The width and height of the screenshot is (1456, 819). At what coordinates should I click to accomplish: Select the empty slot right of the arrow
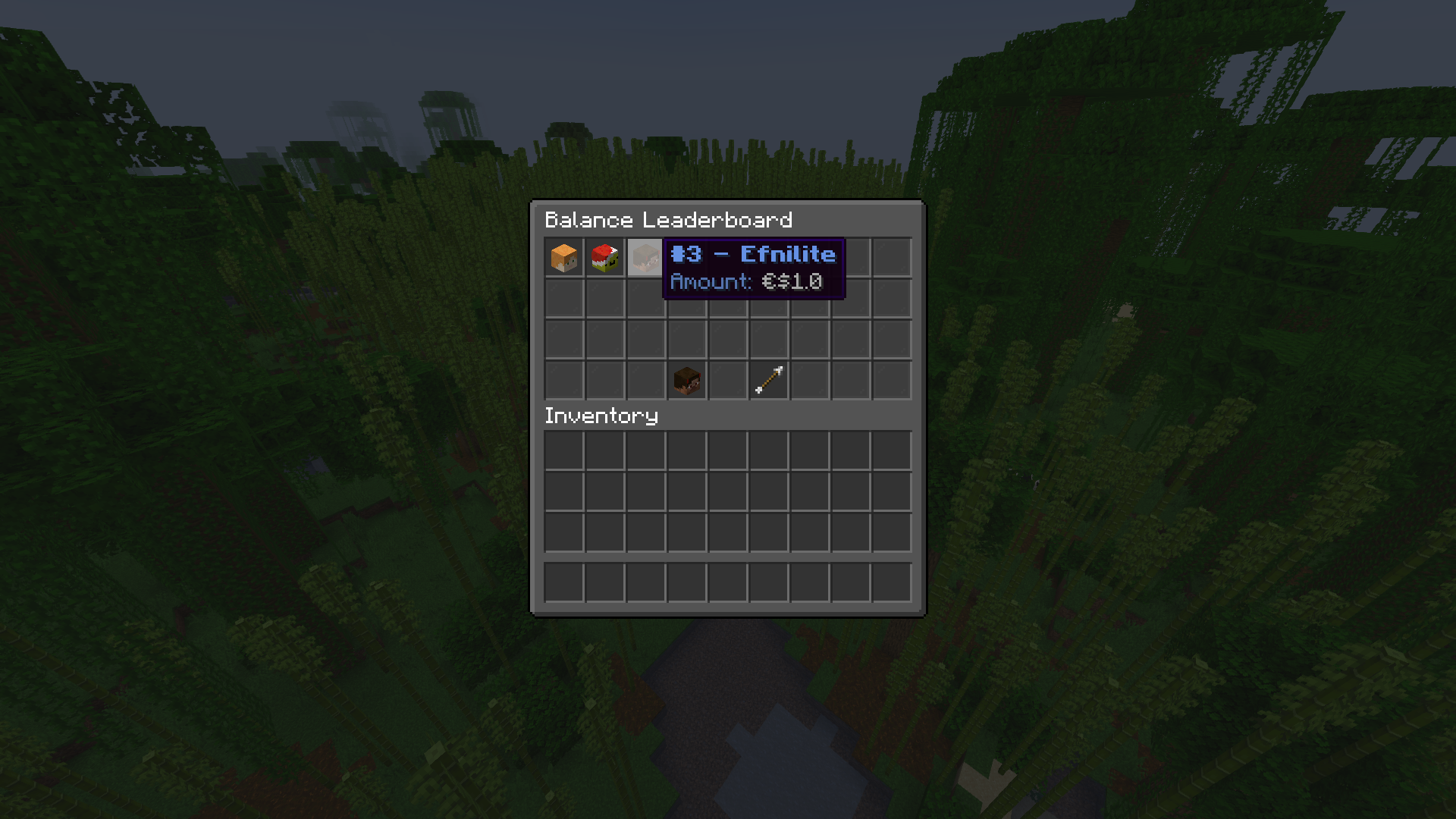[x=808, y=380]
